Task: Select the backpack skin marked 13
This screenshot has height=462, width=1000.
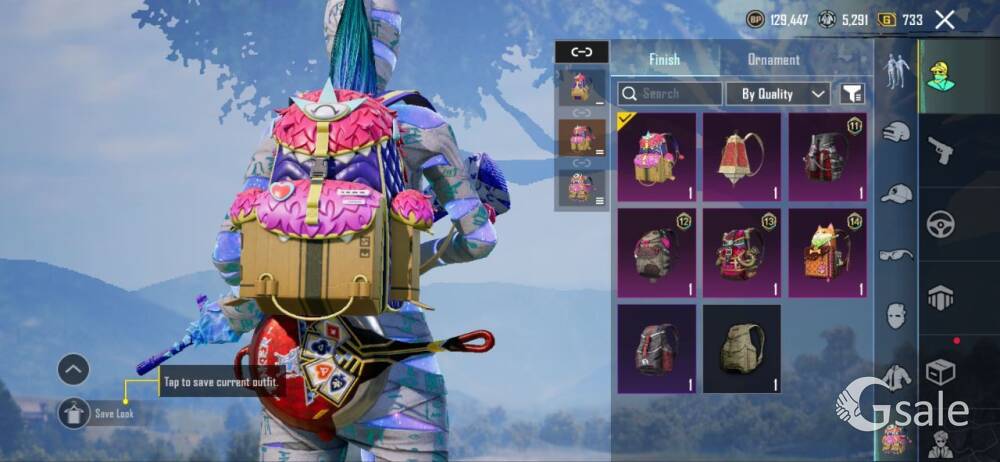Action: coord(741,252)
